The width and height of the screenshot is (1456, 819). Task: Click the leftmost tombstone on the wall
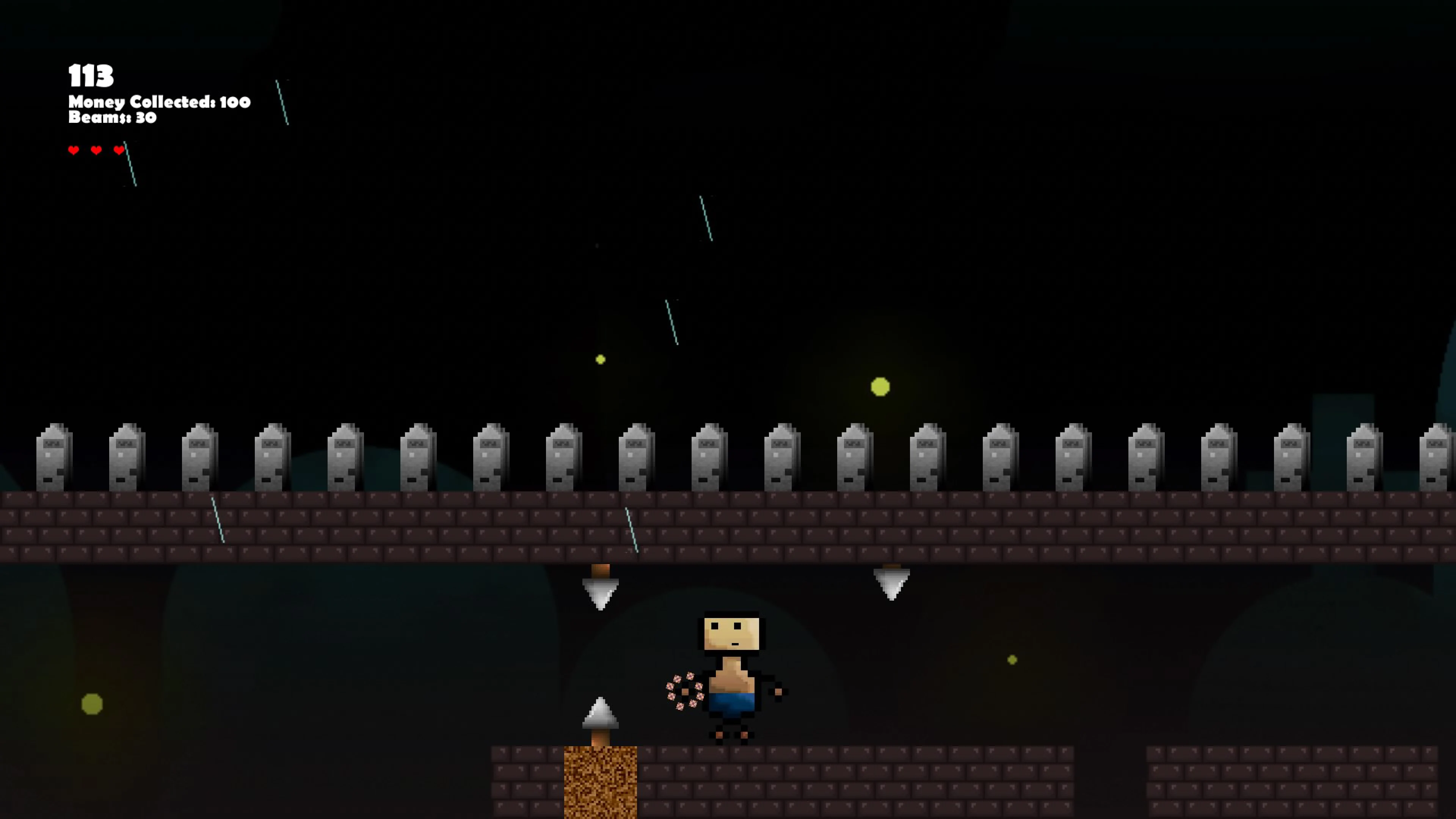tap(53, 458)
